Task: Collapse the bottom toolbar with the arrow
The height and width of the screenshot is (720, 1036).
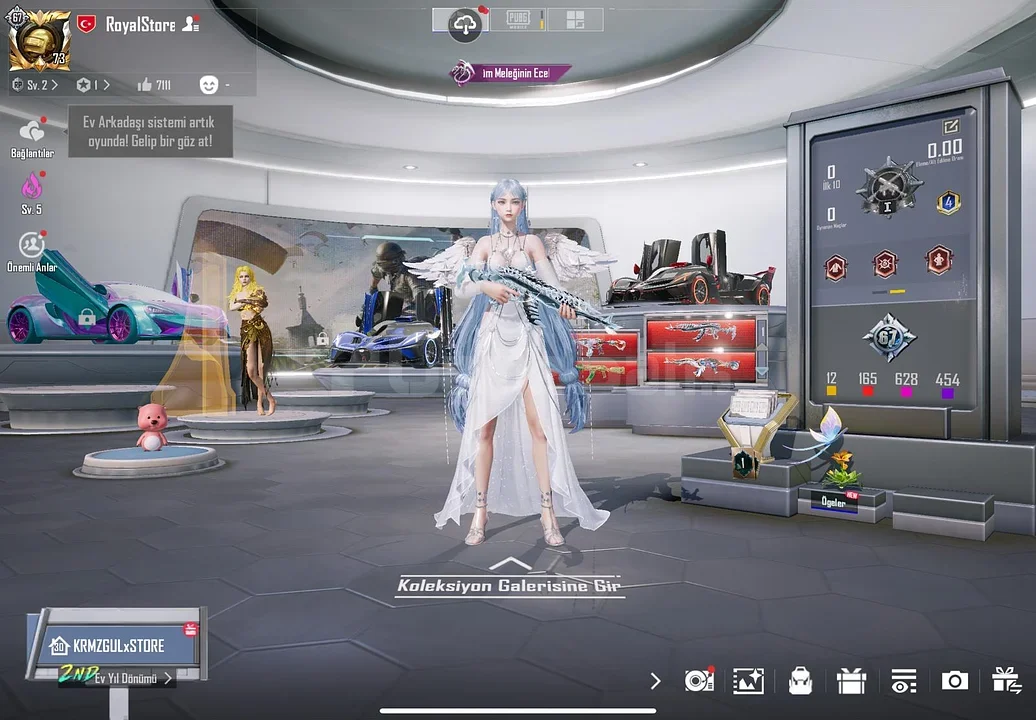Action: coord(655,681)
